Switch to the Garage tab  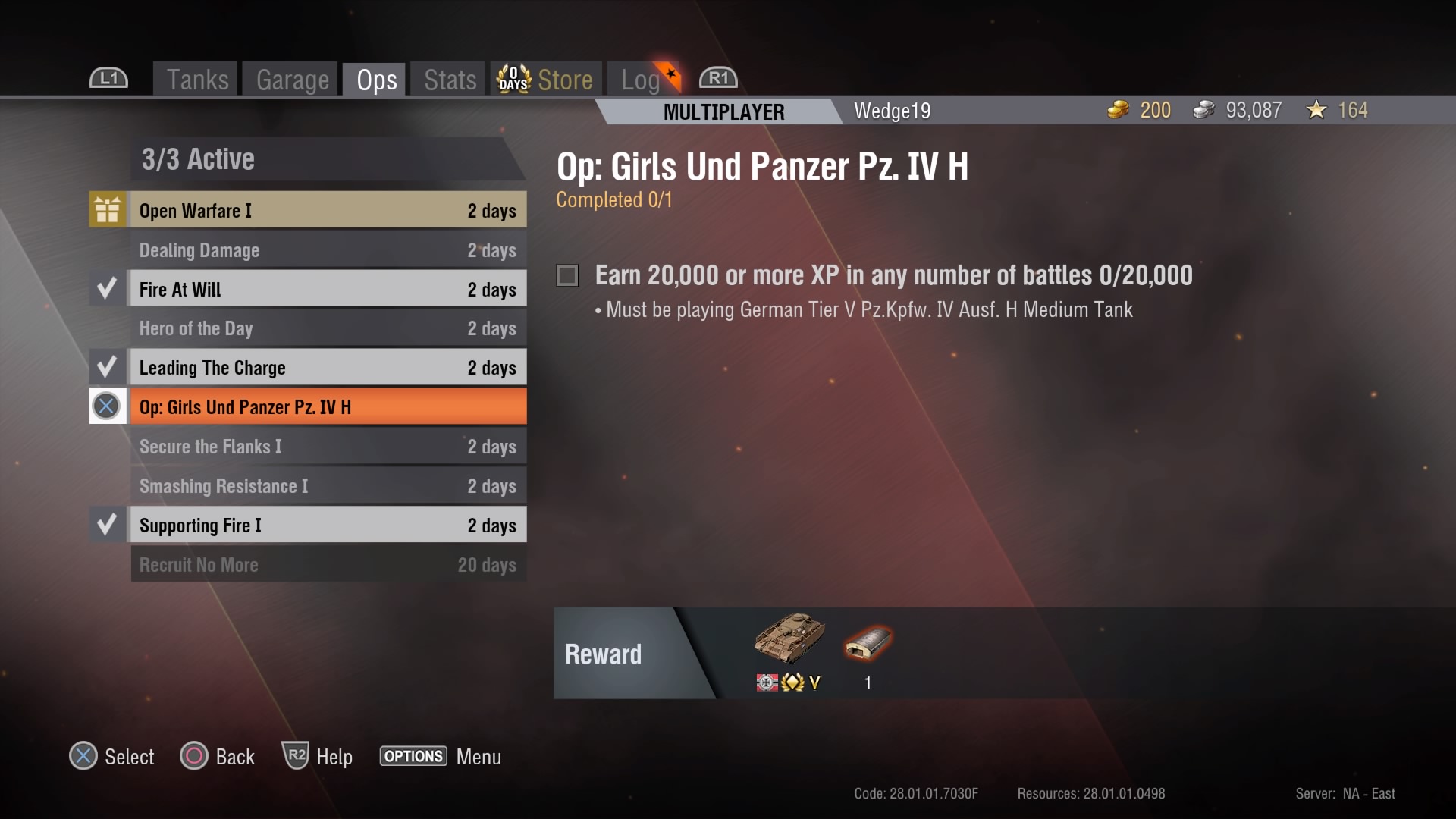292,78
